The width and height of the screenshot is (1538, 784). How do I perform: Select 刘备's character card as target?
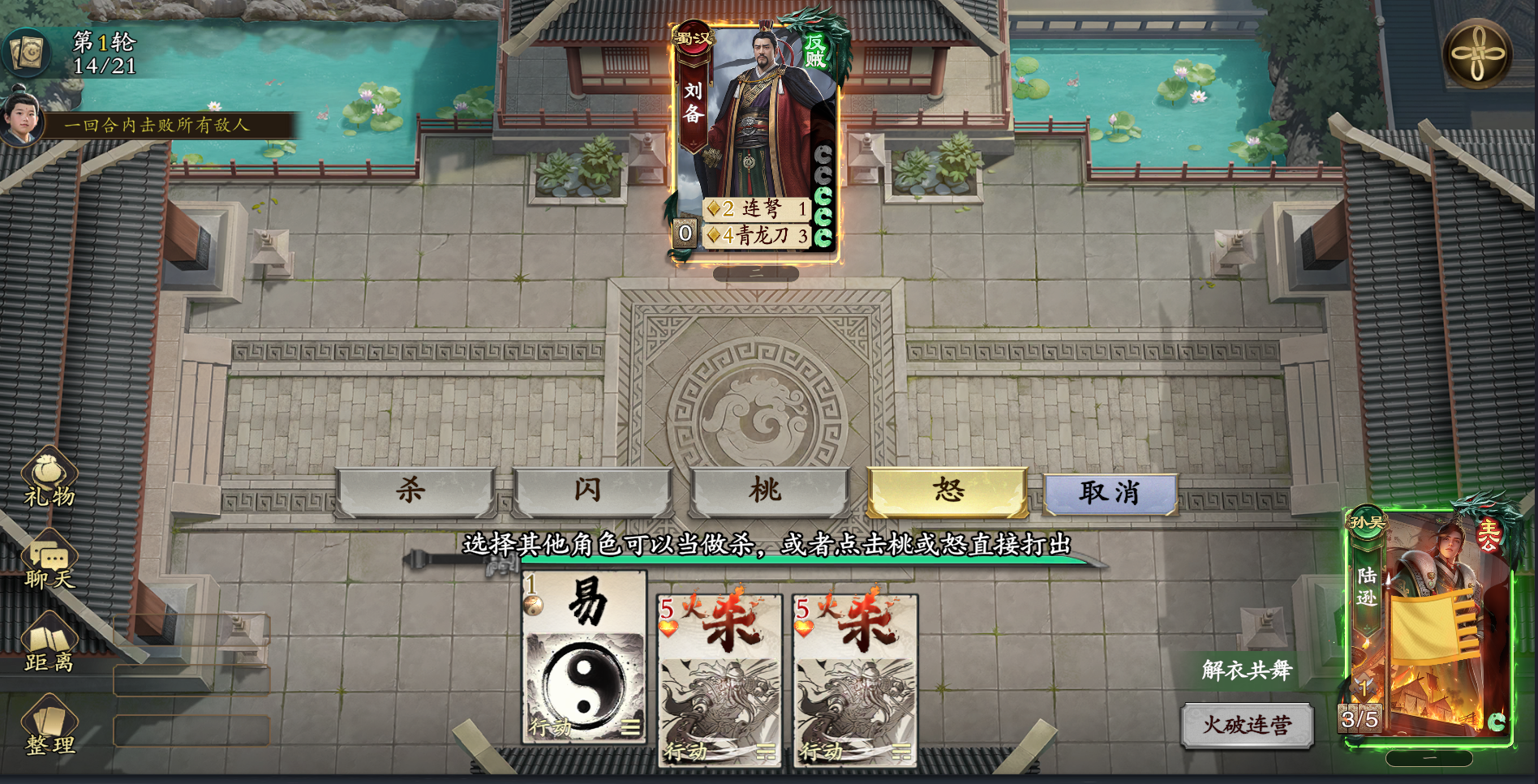[x=758, y=122]
